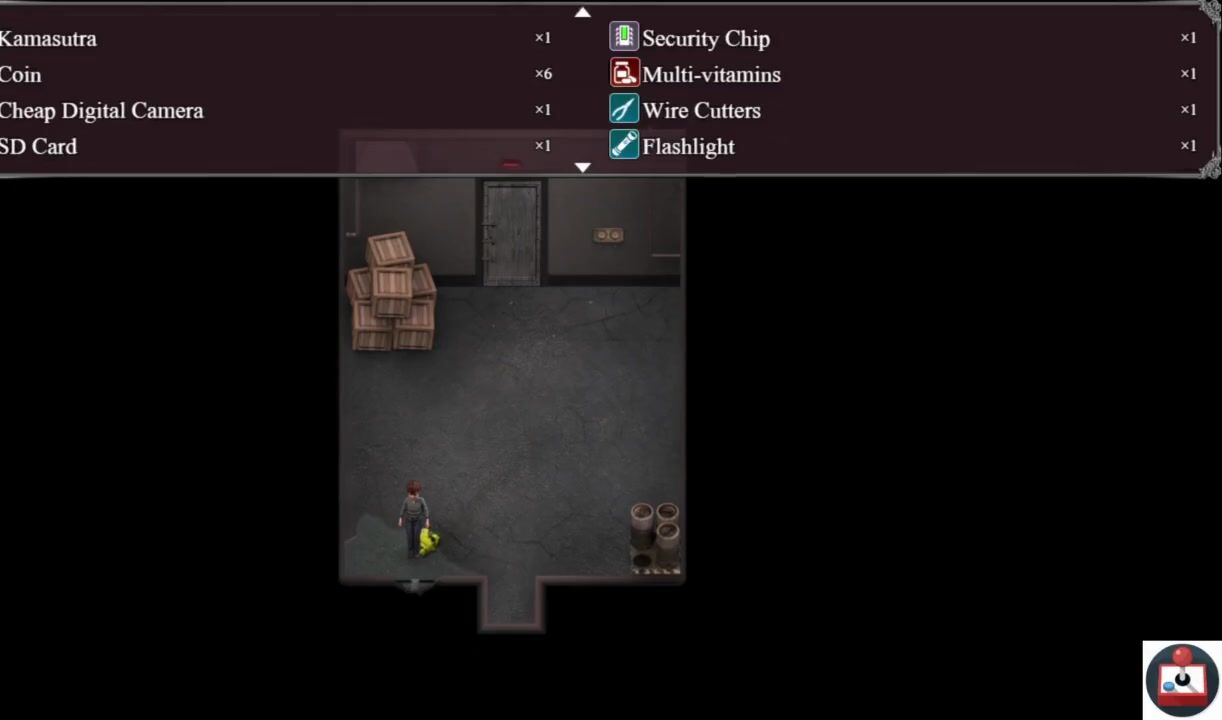Open the joystick overlay icon
This screenshot has height=720, width=1222.
[1181, 680]
